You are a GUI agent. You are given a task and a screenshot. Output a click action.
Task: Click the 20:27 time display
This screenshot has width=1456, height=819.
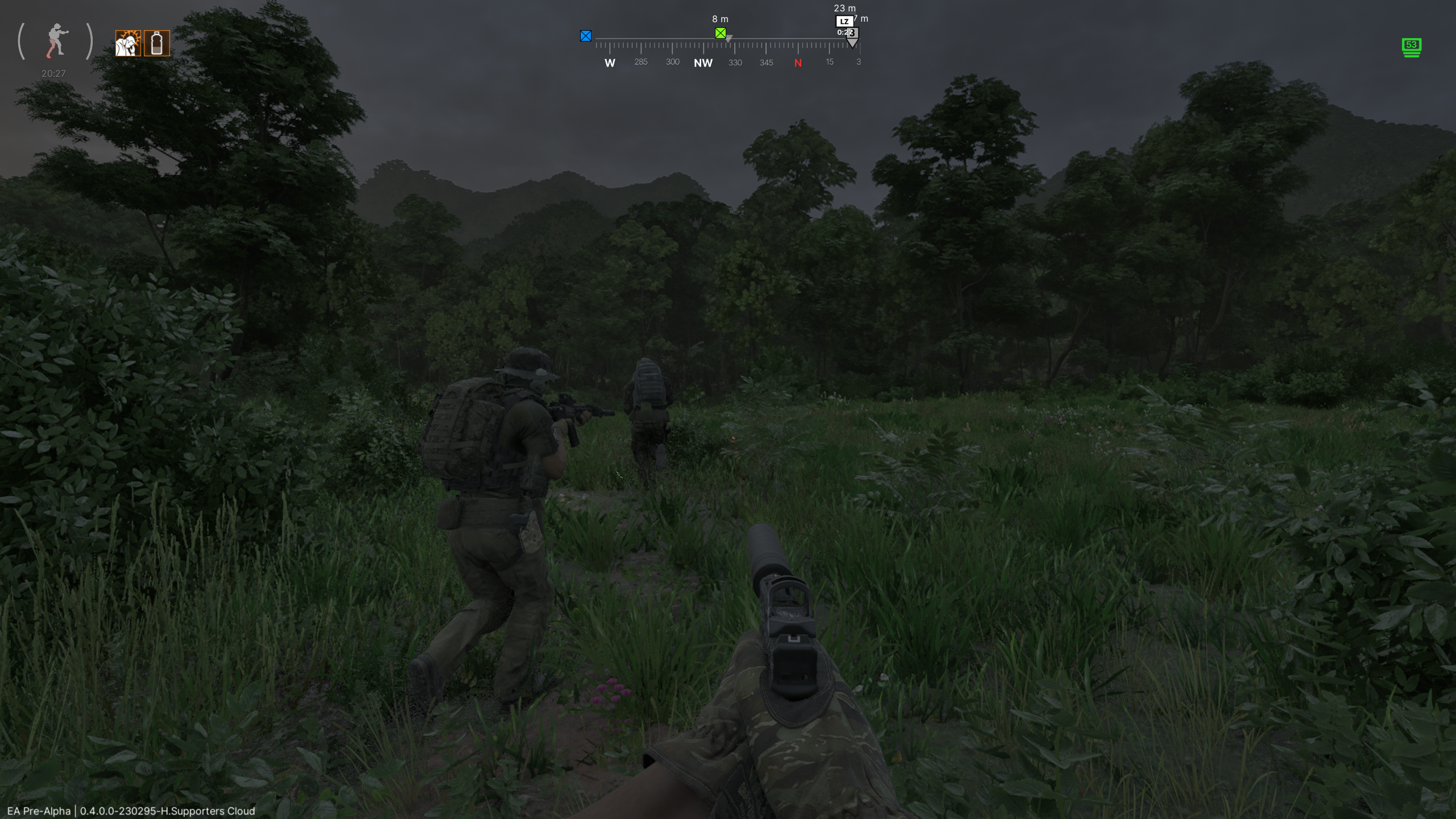pos(53,73)
